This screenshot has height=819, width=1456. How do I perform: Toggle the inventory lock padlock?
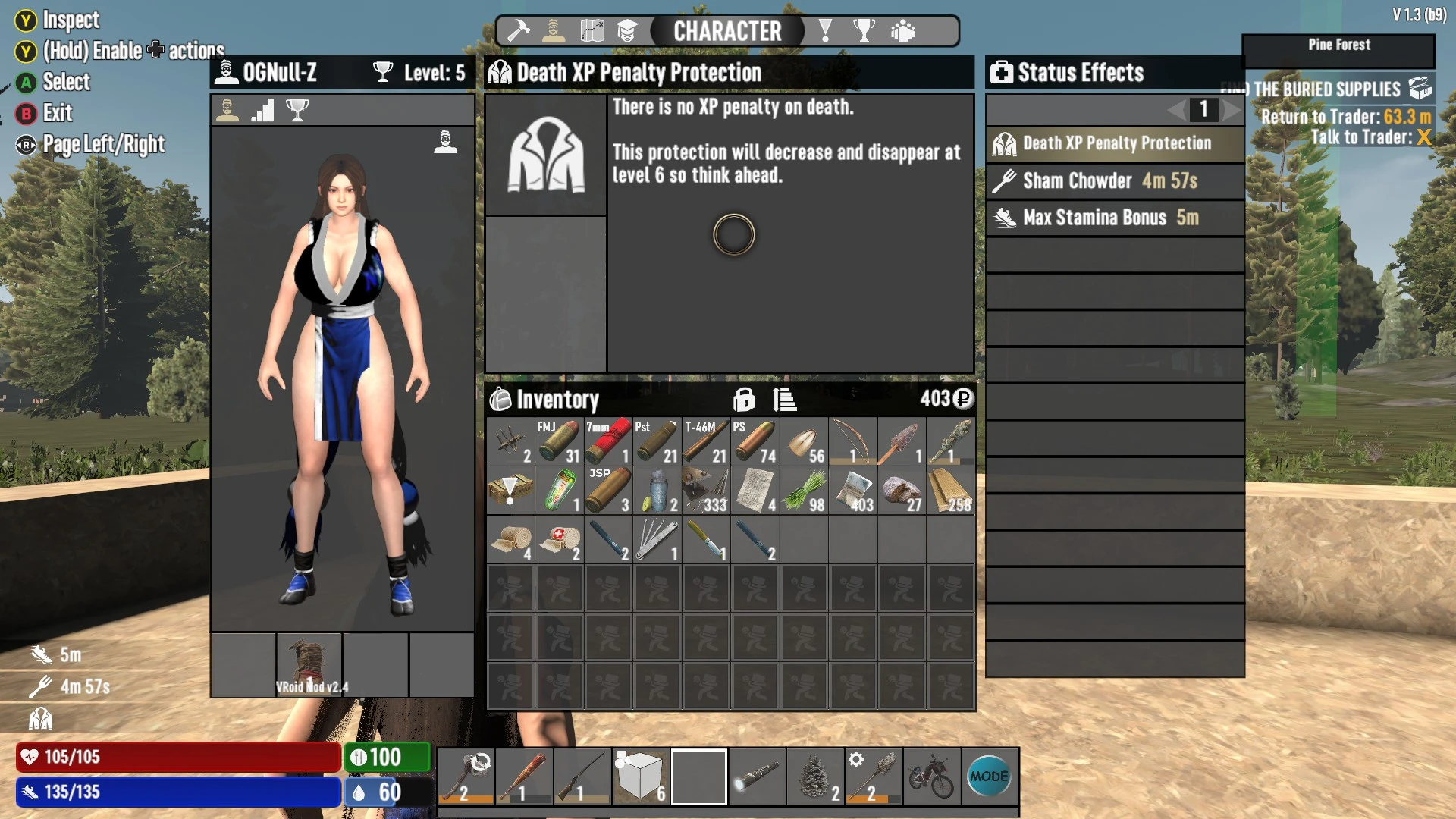click(745, 400)
